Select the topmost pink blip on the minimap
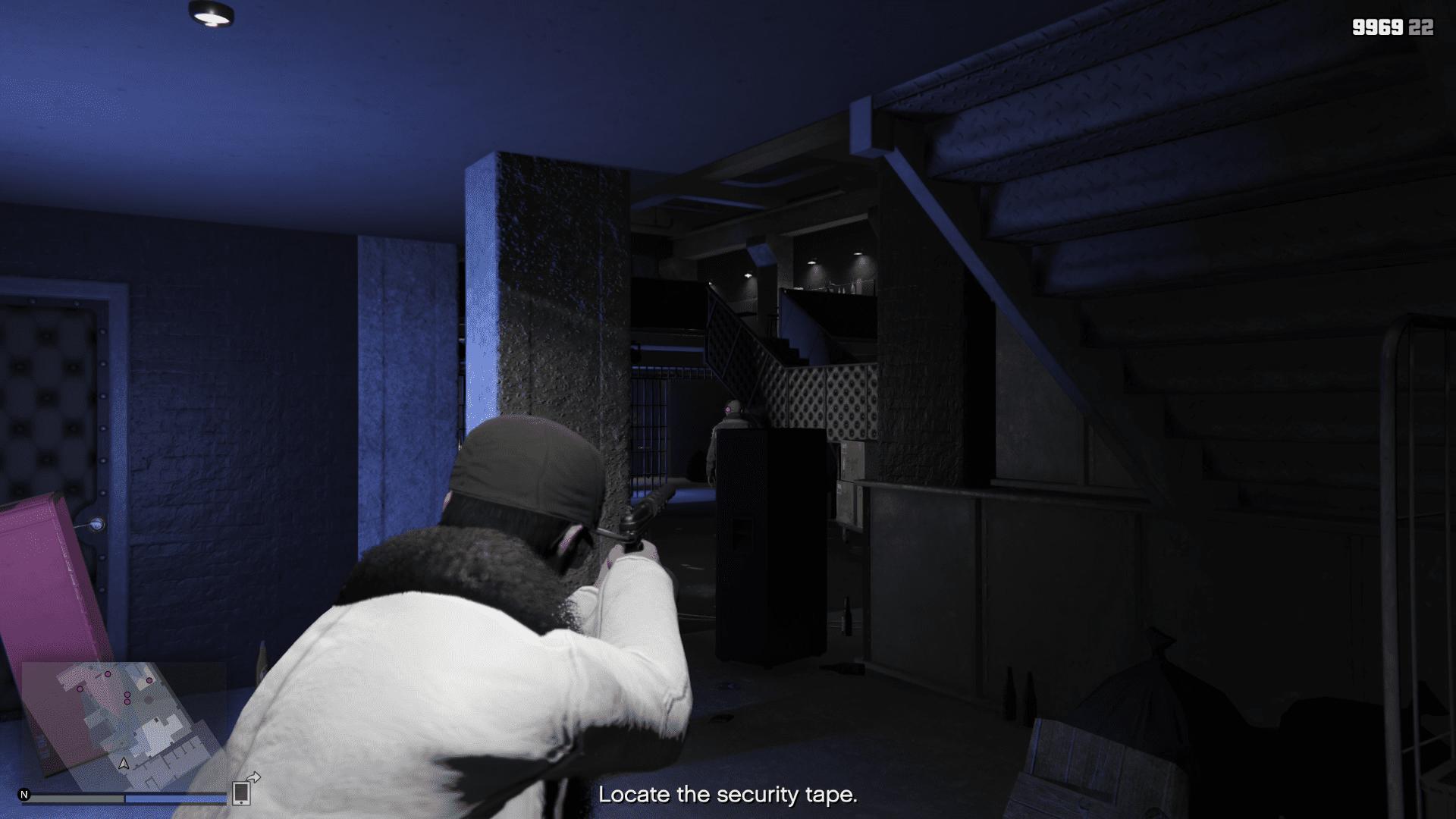This screenshot has height=819, width=1456. point(108,674)
